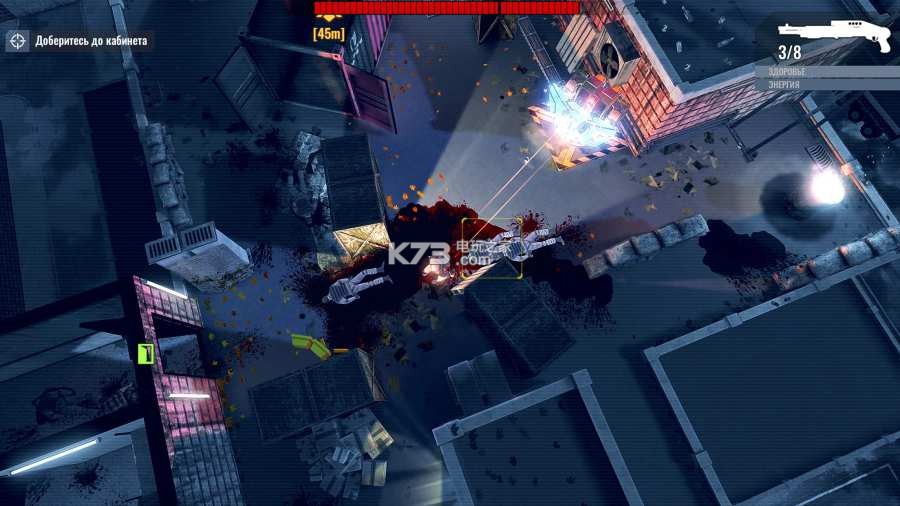900x506 pixels.
Task: Open the objective tracker "Доберитесь до кабинета"
Action: (x=79, y=41)
